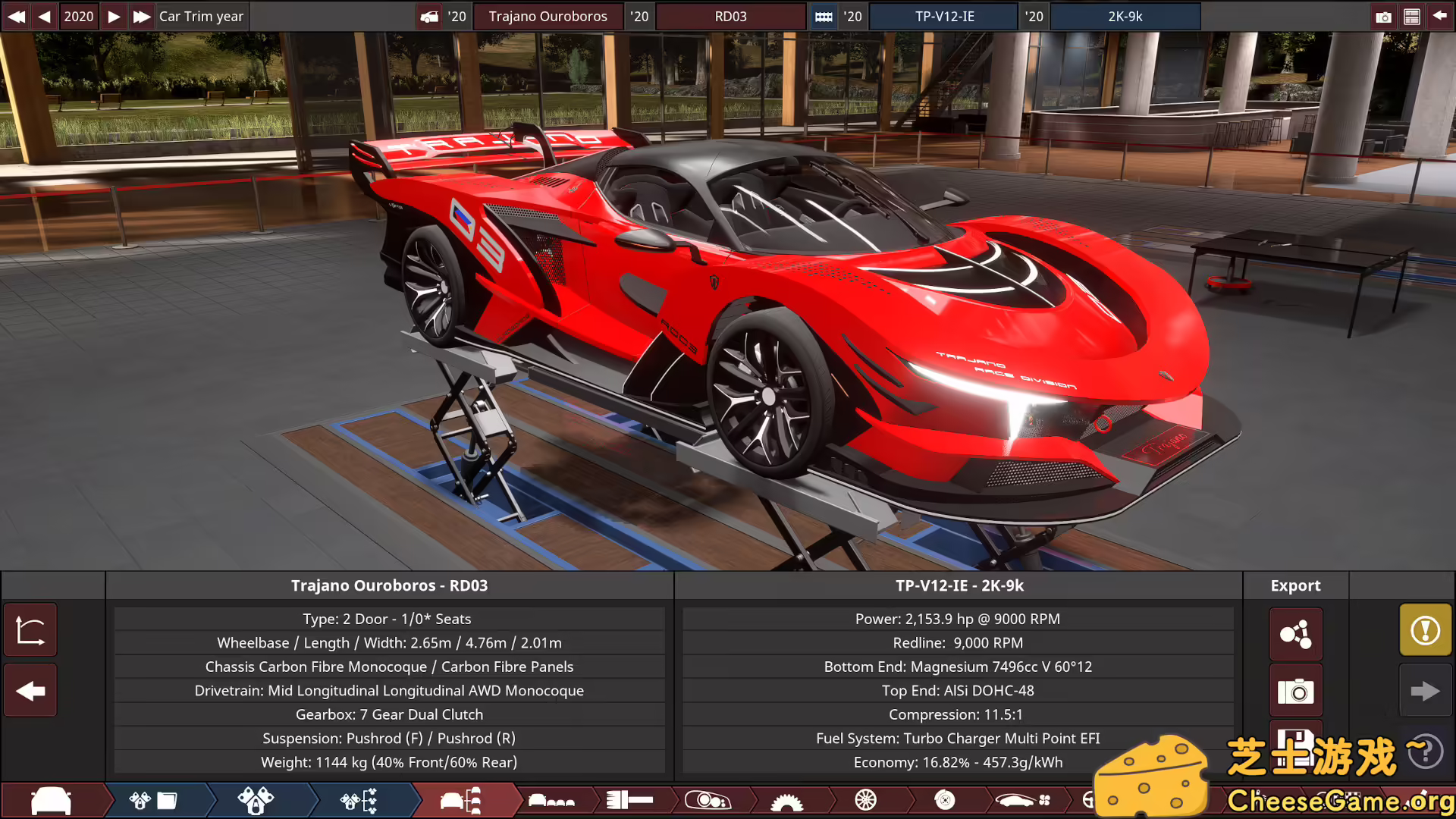
Task: Rewind the year to earliest with the double-back arrows
Action: point(16,16)
